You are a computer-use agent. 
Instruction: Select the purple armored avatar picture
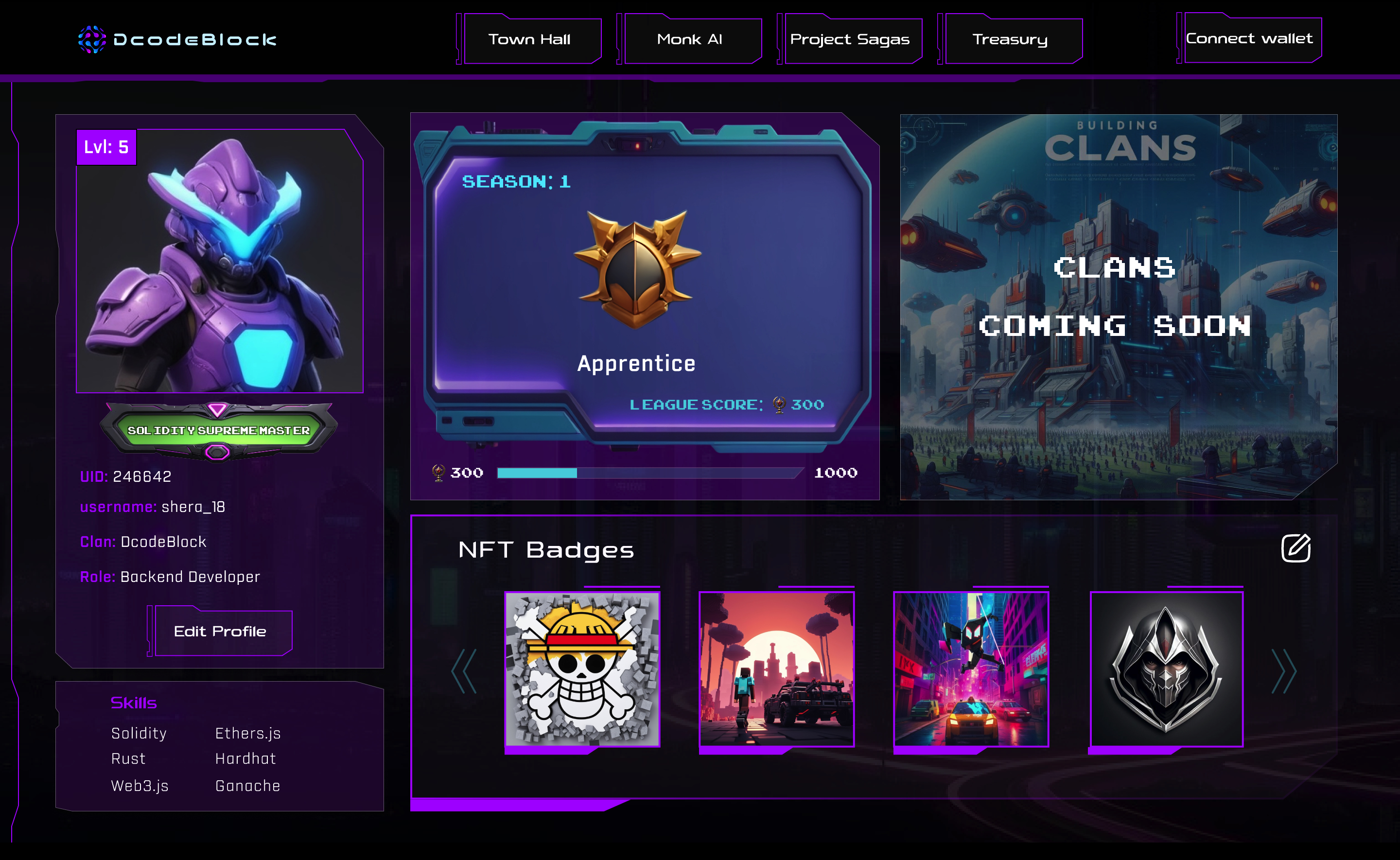coord(220,262)
